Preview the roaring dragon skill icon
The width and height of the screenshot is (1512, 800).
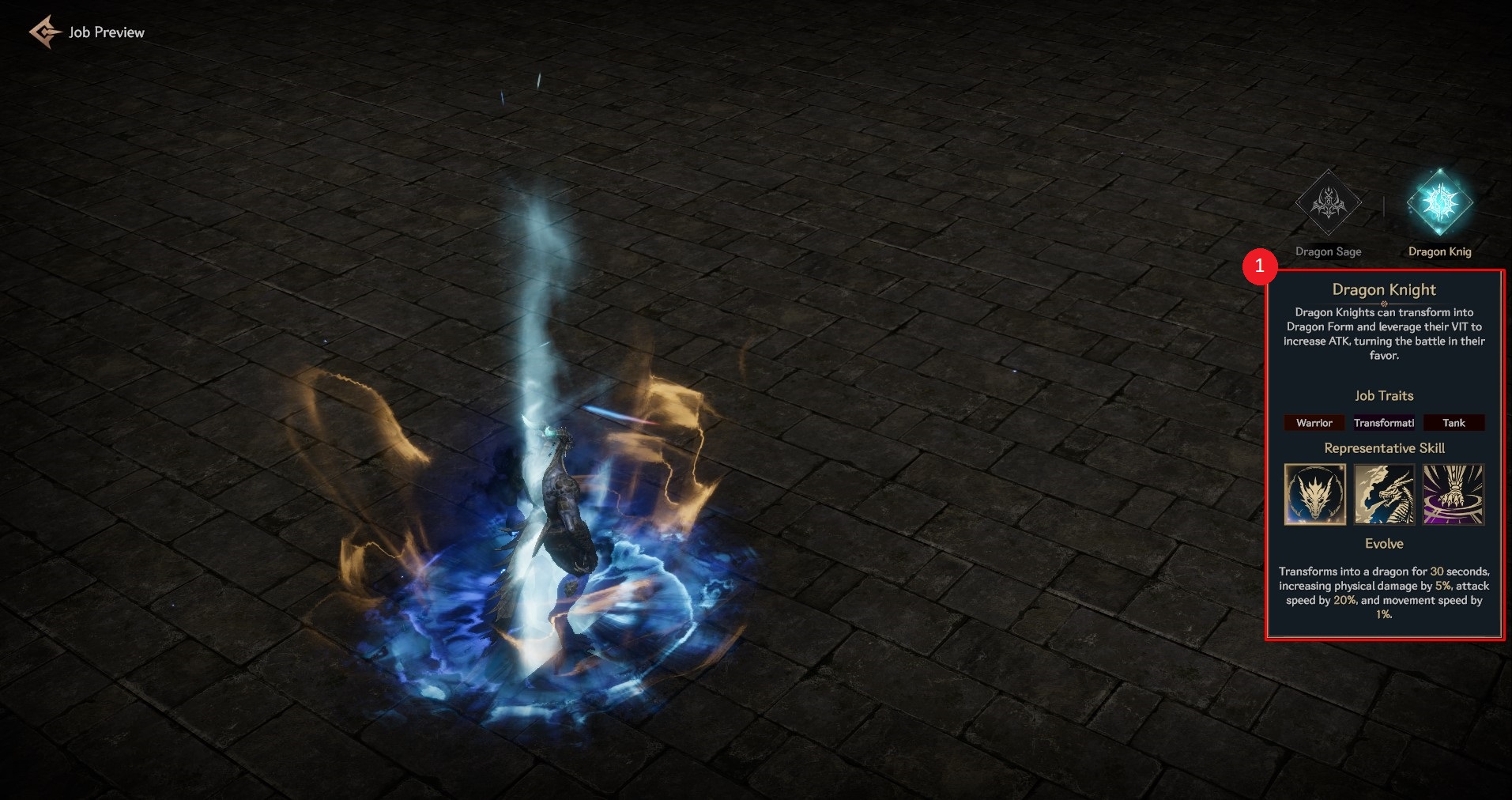(1384, 494)
